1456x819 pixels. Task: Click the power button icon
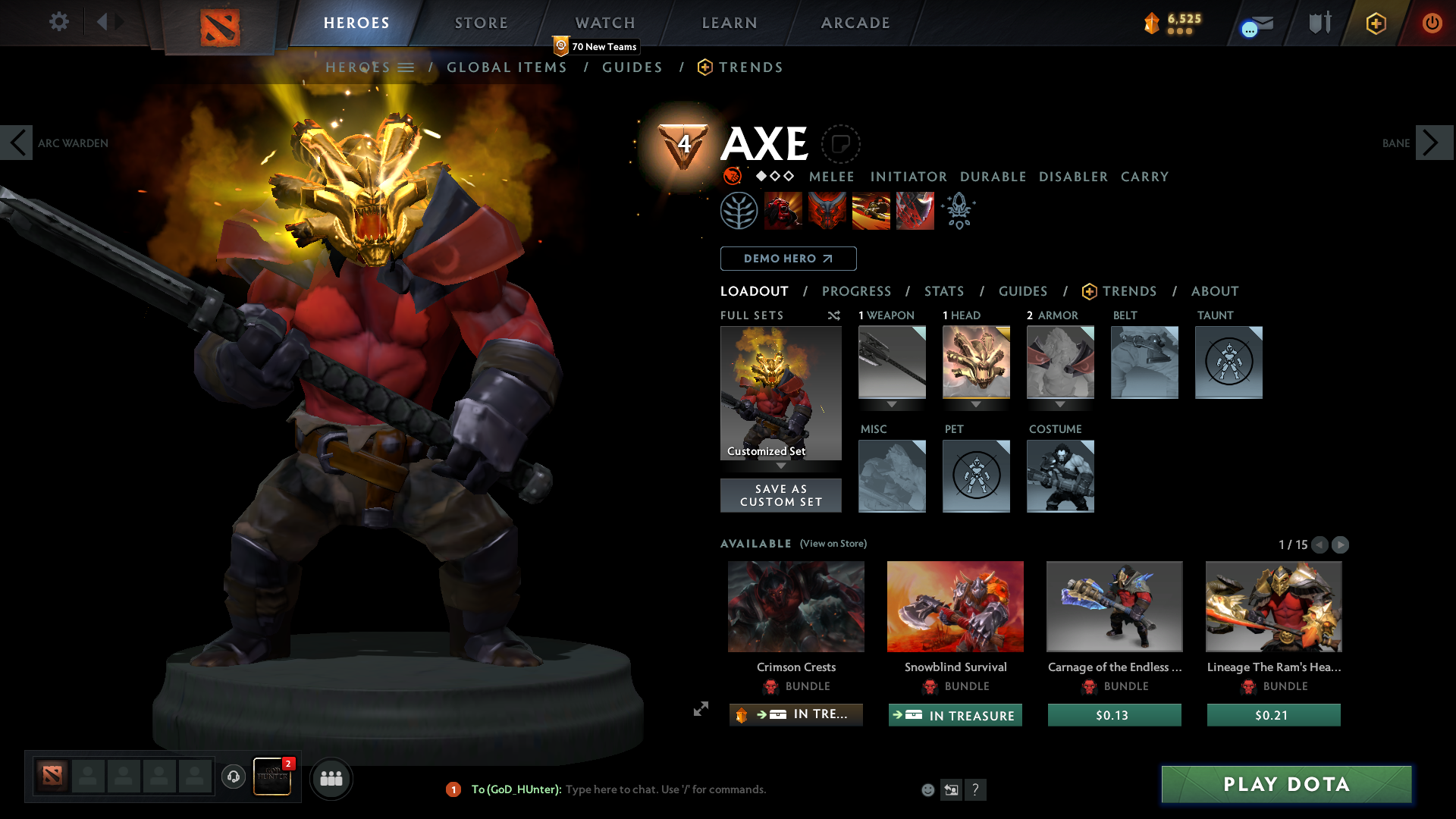pyautogui.click(x=1432, y=23)
